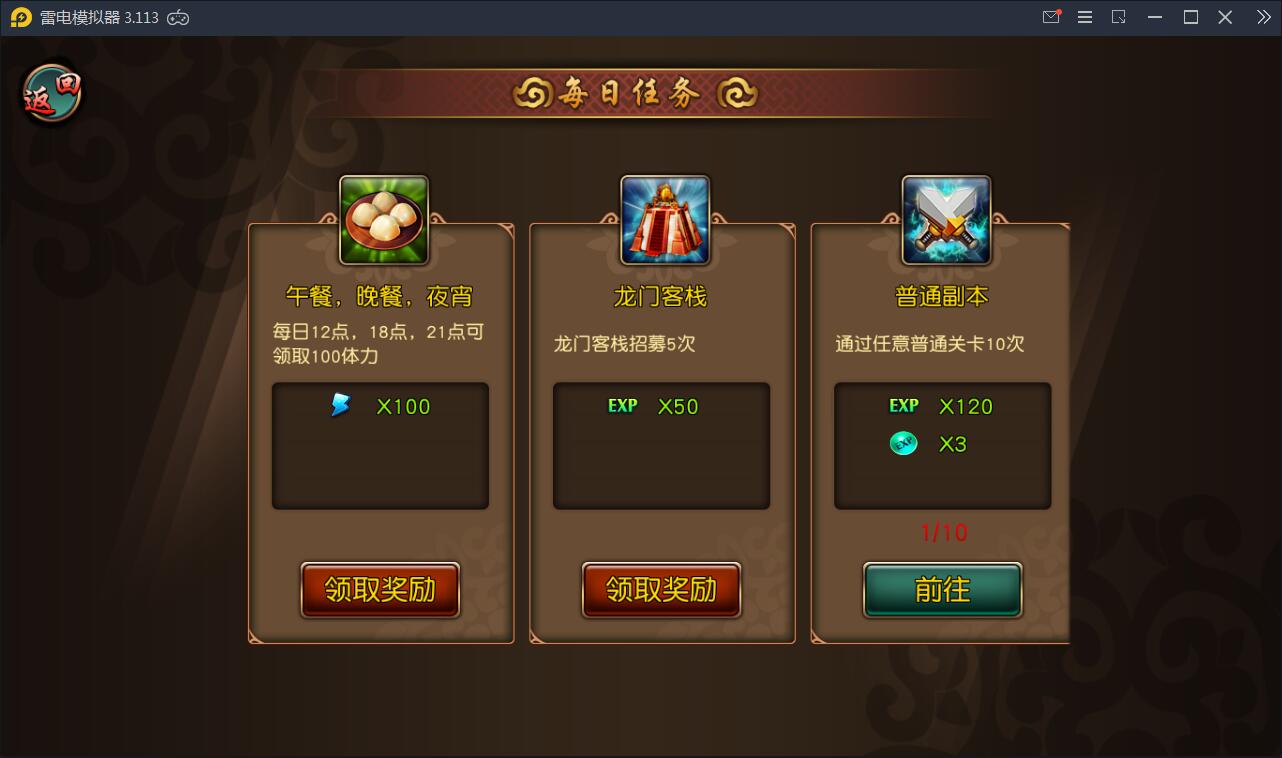
Task: Click the EXP reward icon under 龙门客栈
Action: 625,406
